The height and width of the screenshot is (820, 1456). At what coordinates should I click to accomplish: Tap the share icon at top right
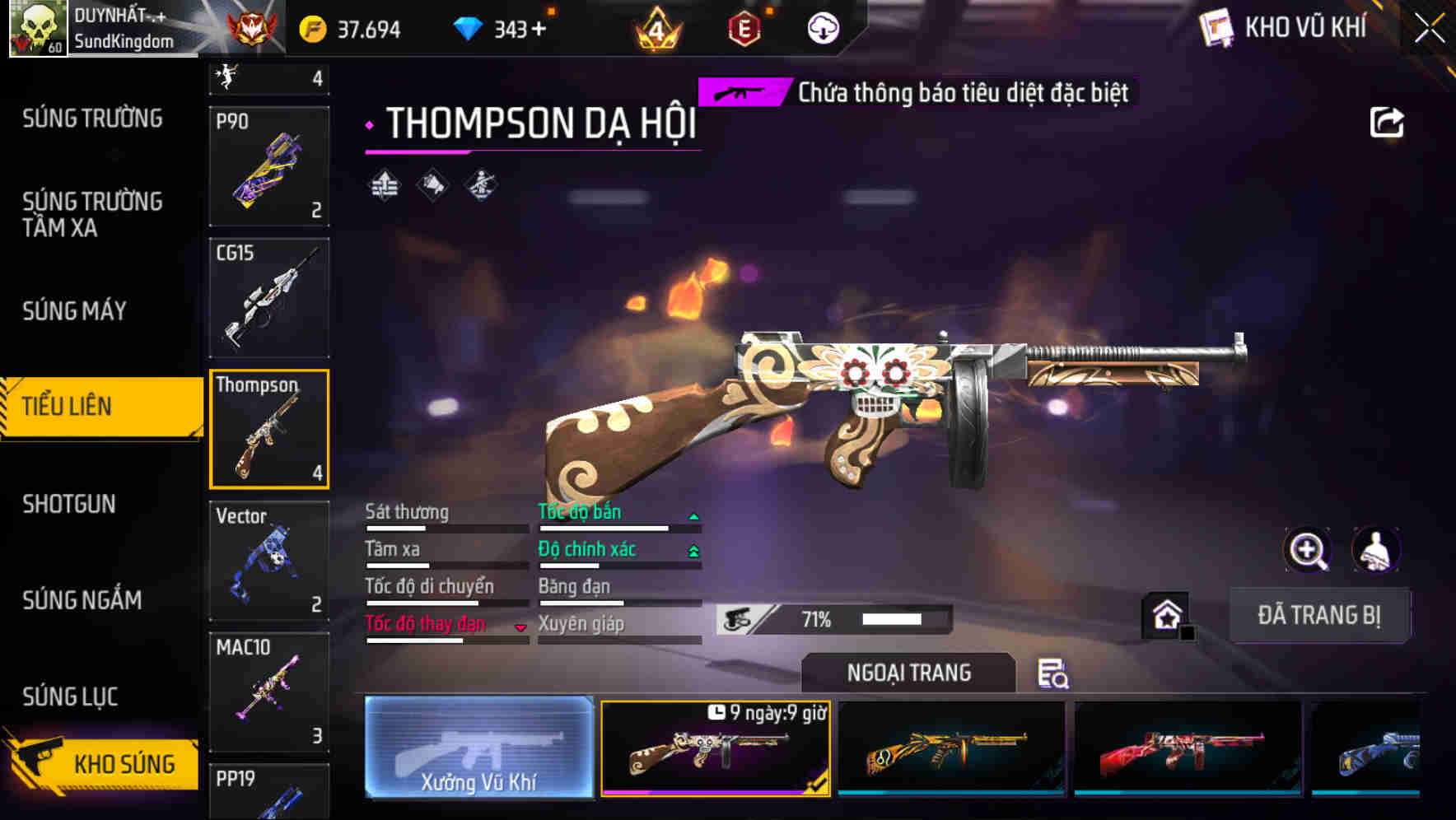click(1388, 122)
